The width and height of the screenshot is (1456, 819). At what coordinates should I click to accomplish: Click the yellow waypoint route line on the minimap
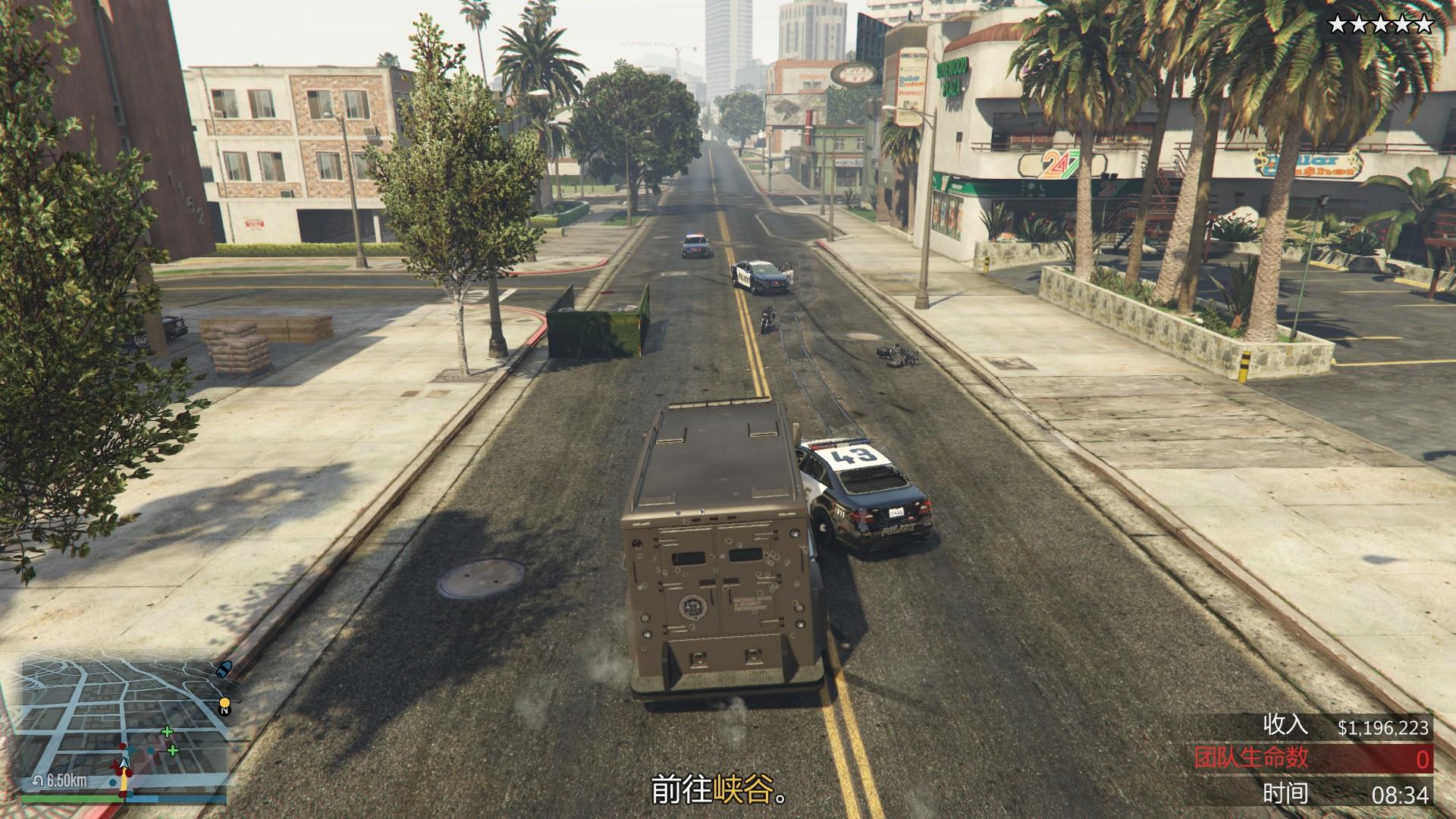tap(124, 783)
